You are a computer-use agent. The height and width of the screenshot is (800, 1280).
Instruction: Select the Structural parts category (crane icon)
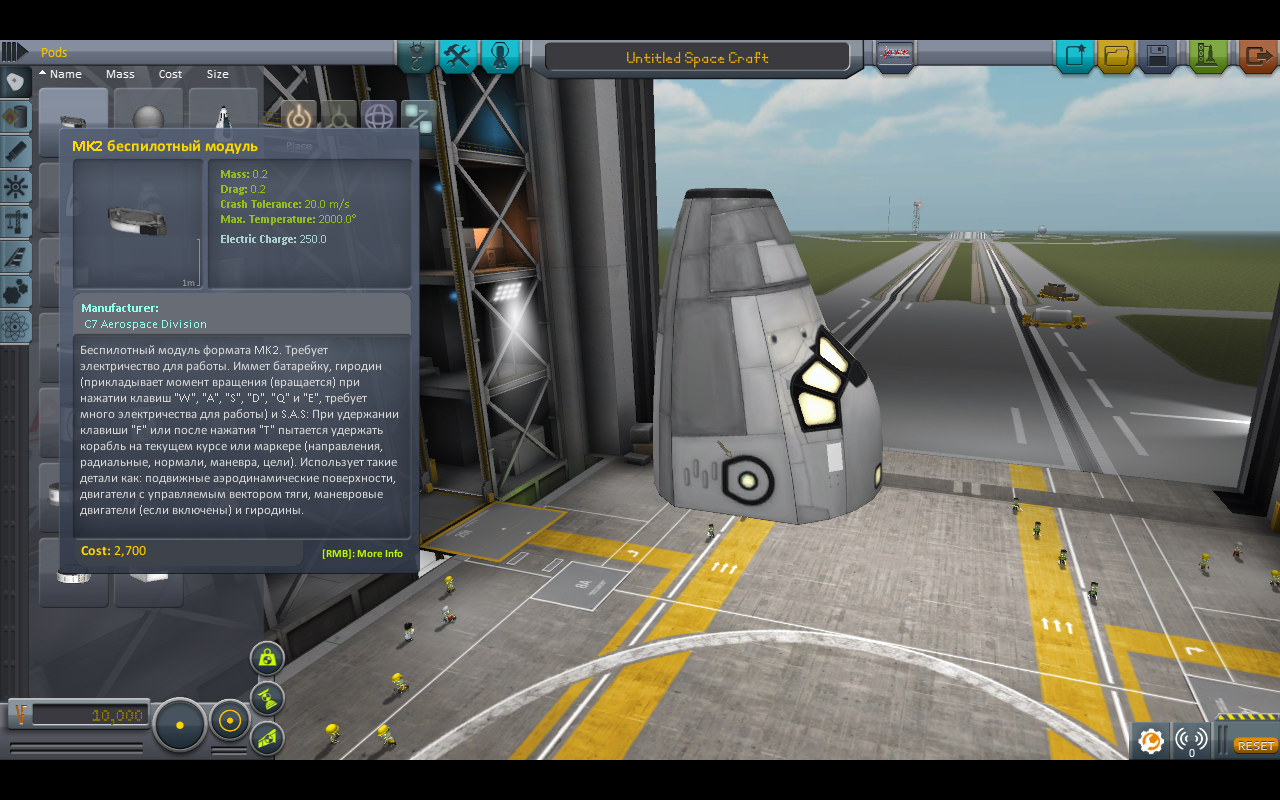coord(15,221)
